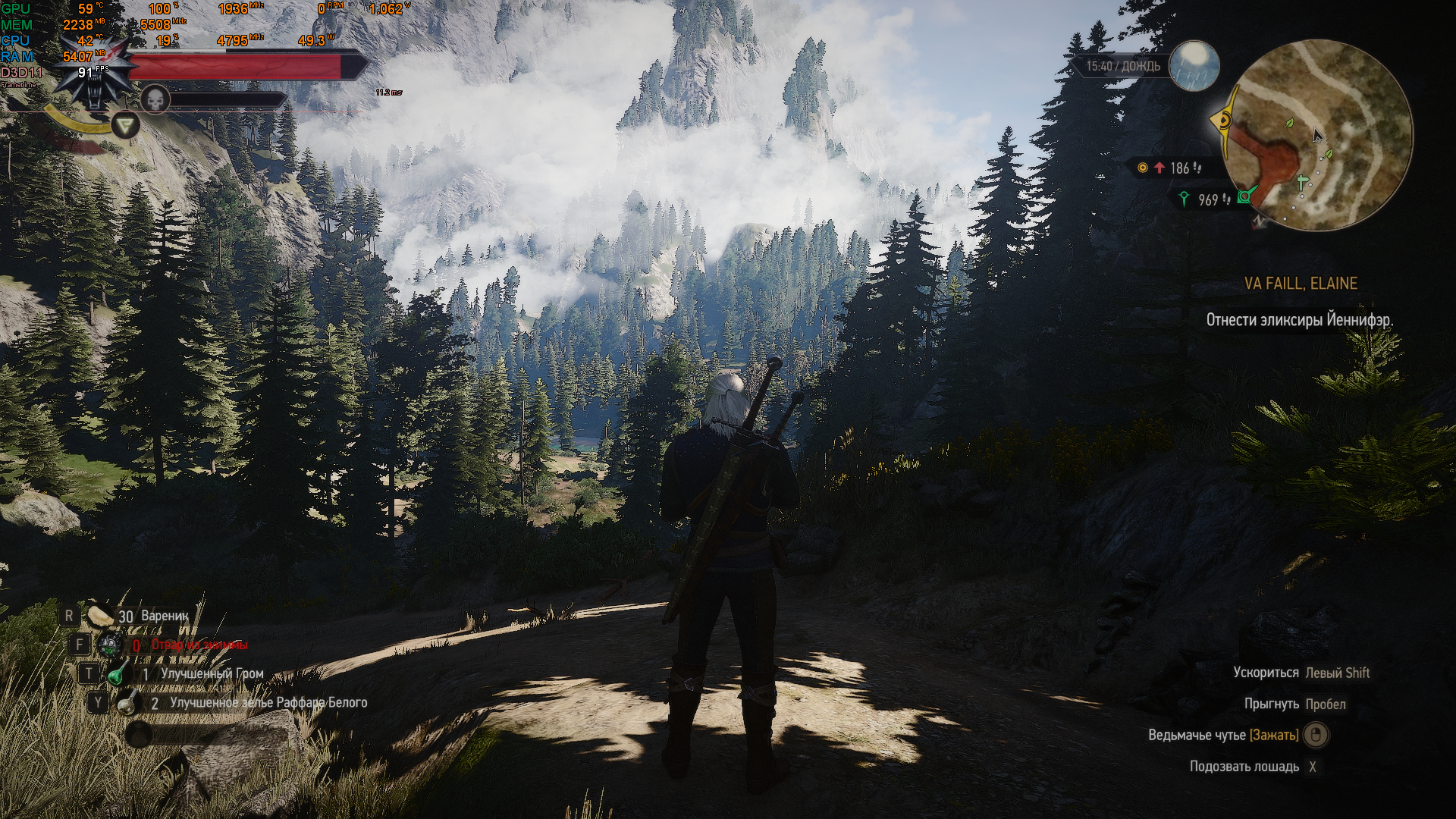
Task: Click the objective Отнести эликсиры Йеннифэр
Action: tap(1299, 320)
